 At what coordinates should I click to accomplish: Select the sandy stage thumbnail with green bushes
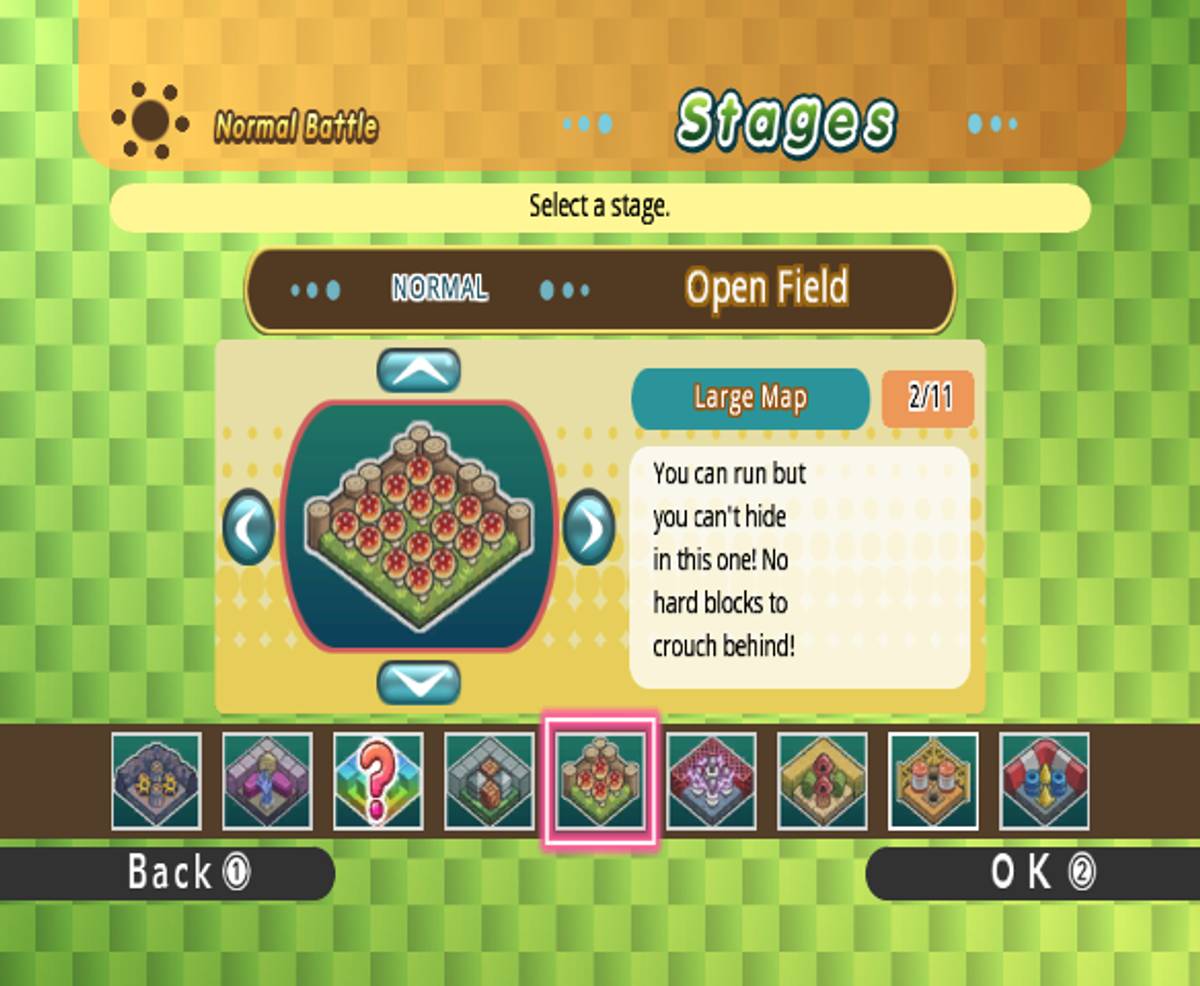coord(822,780)
